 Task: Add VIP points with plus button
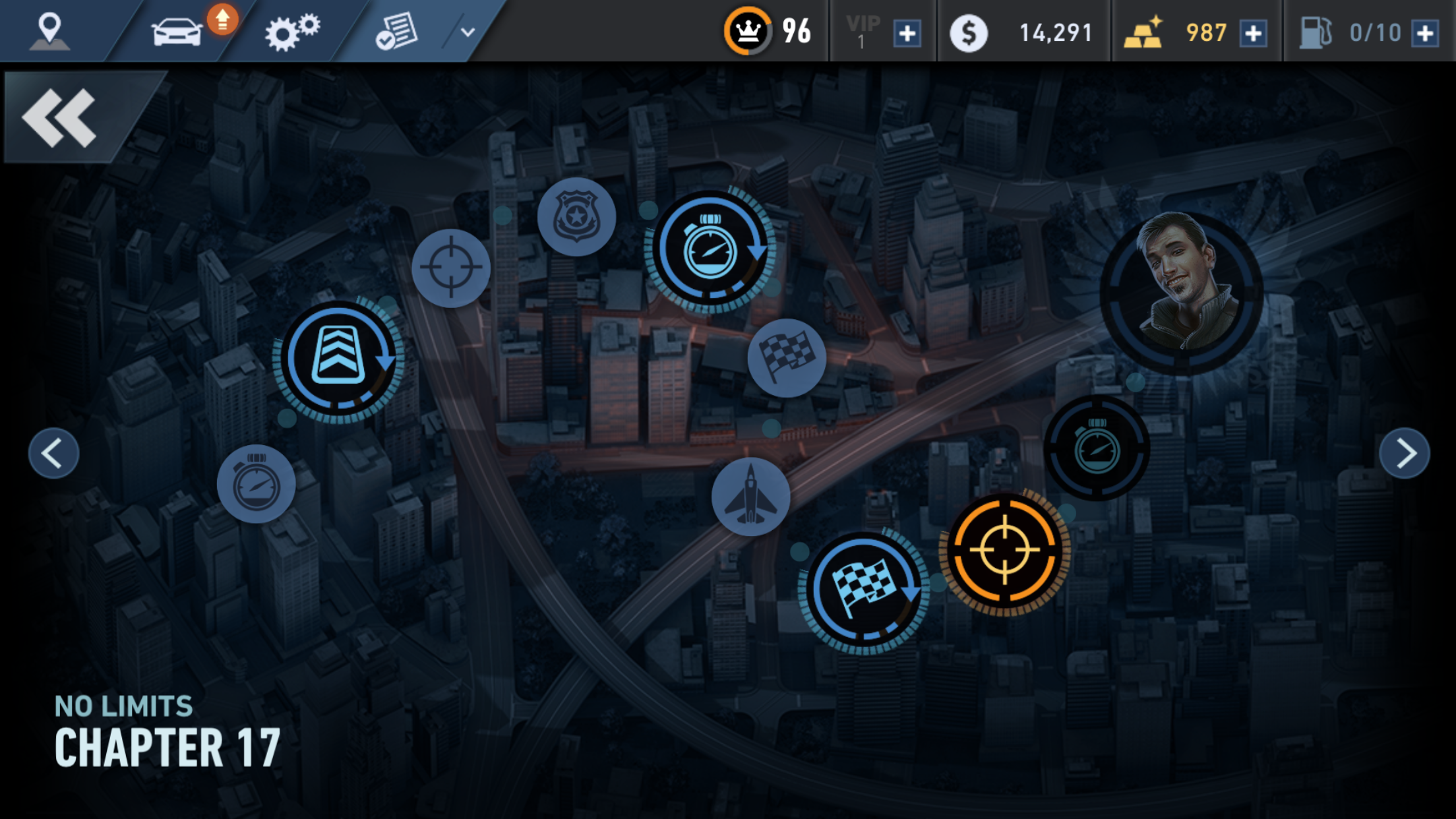click(x=907, y=33)
